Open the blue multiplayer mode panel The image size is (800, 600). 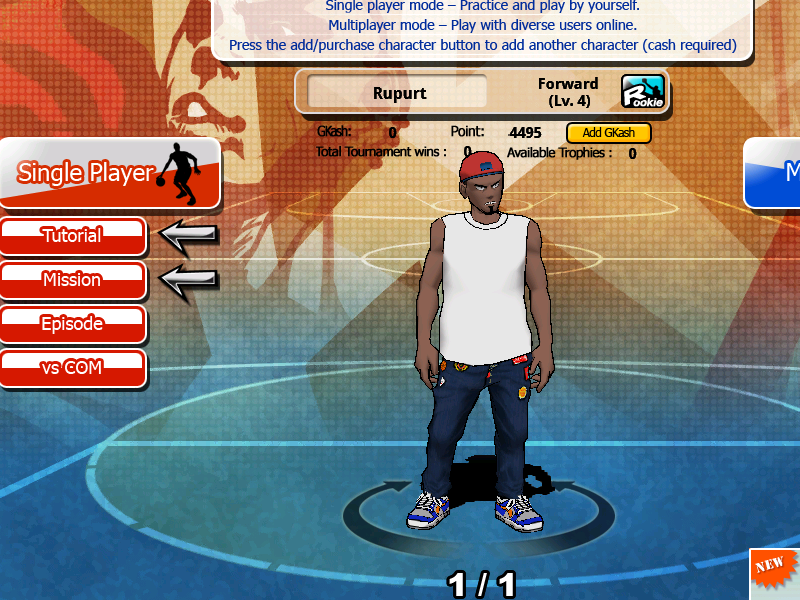pos(775,172)
